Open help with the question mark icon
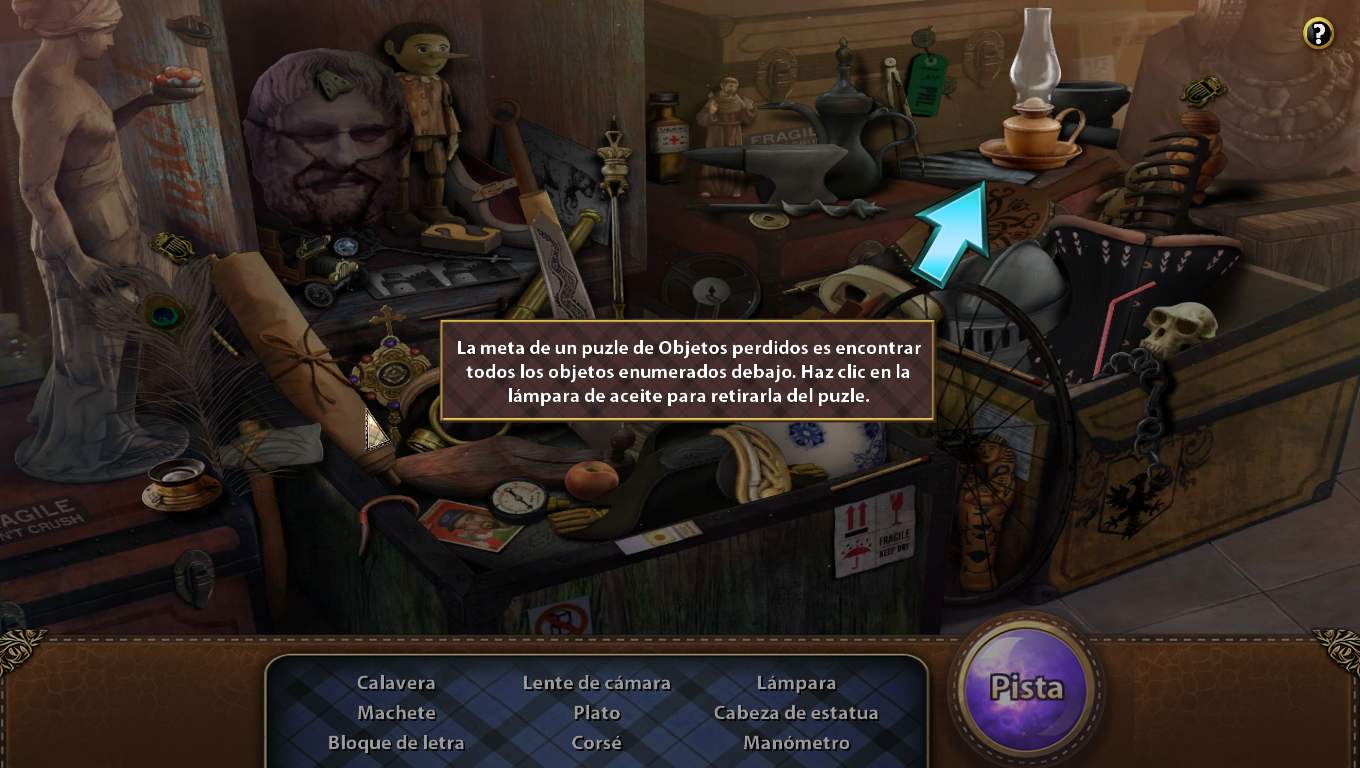This screenshot has height=768, width=1360. coord(1318,34)
